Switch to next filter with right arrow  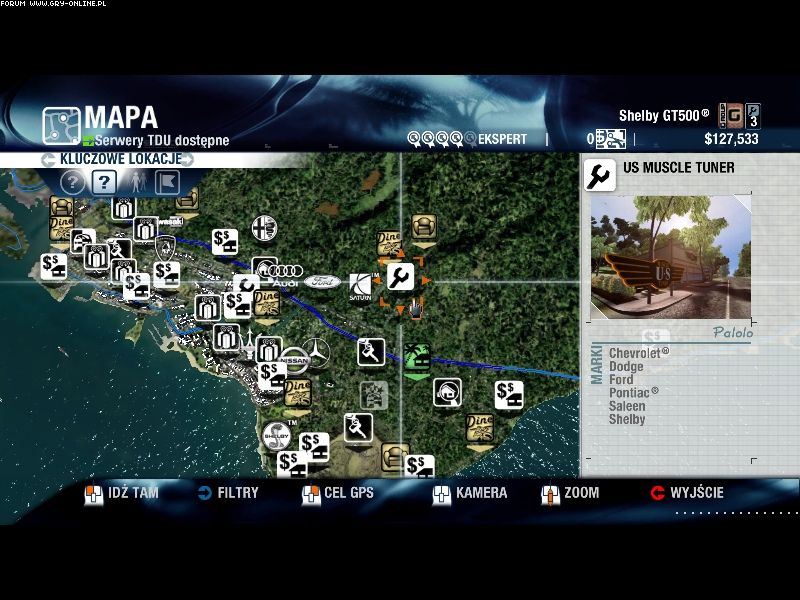[188, 159]
